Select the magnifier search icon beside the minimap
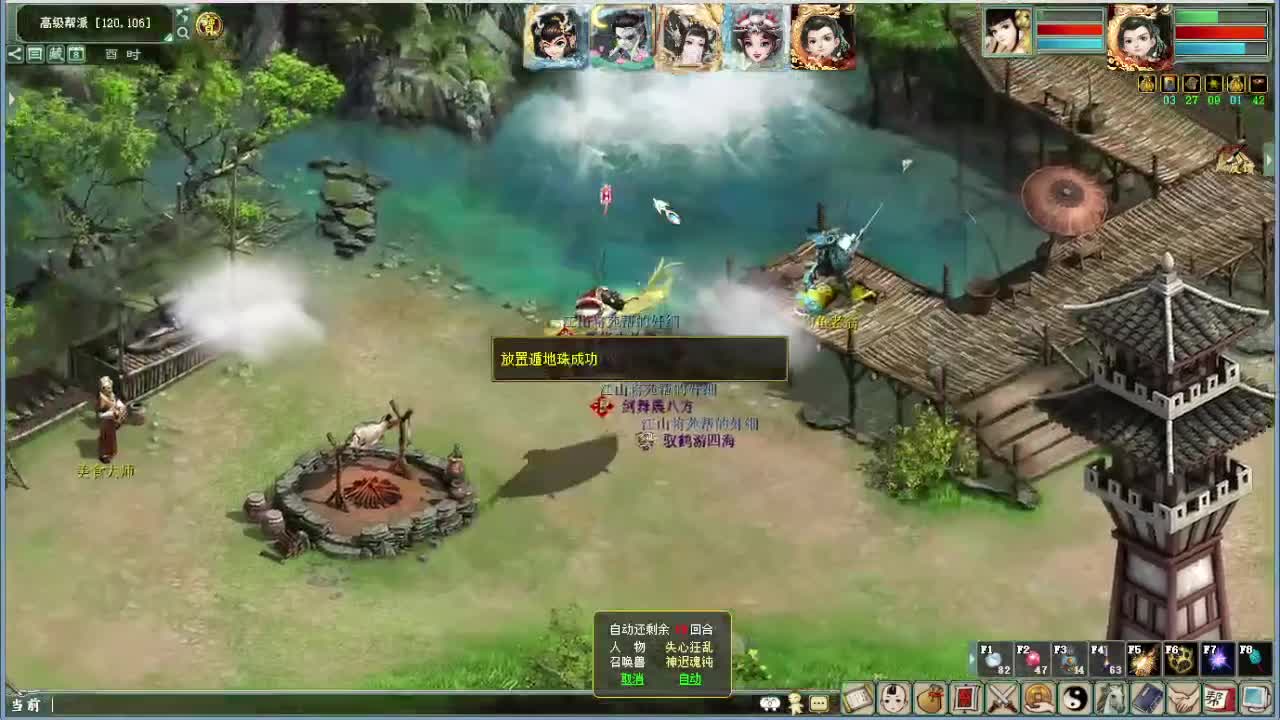This screenshot has height=720, width=1280. (184, 32)
